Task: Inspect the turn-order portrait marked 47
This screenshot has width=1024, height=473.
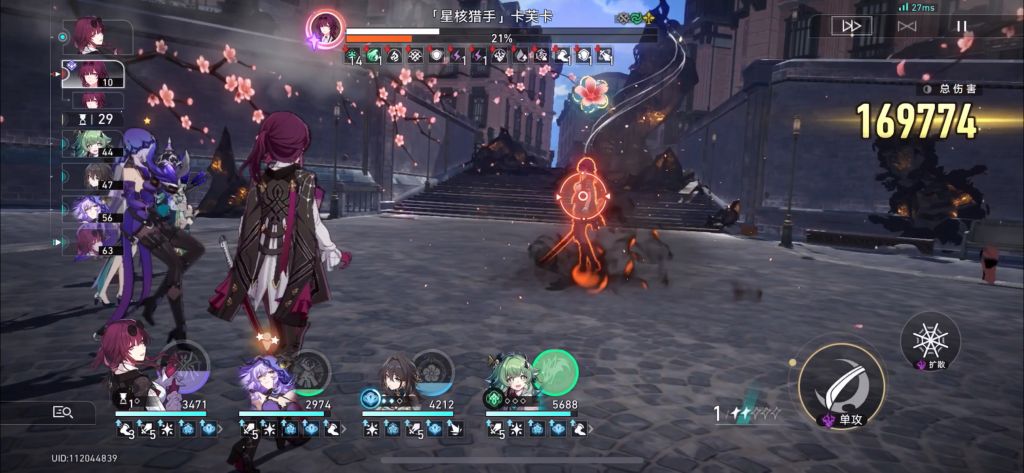Action: pyautogui.click(x=93, y=176)
